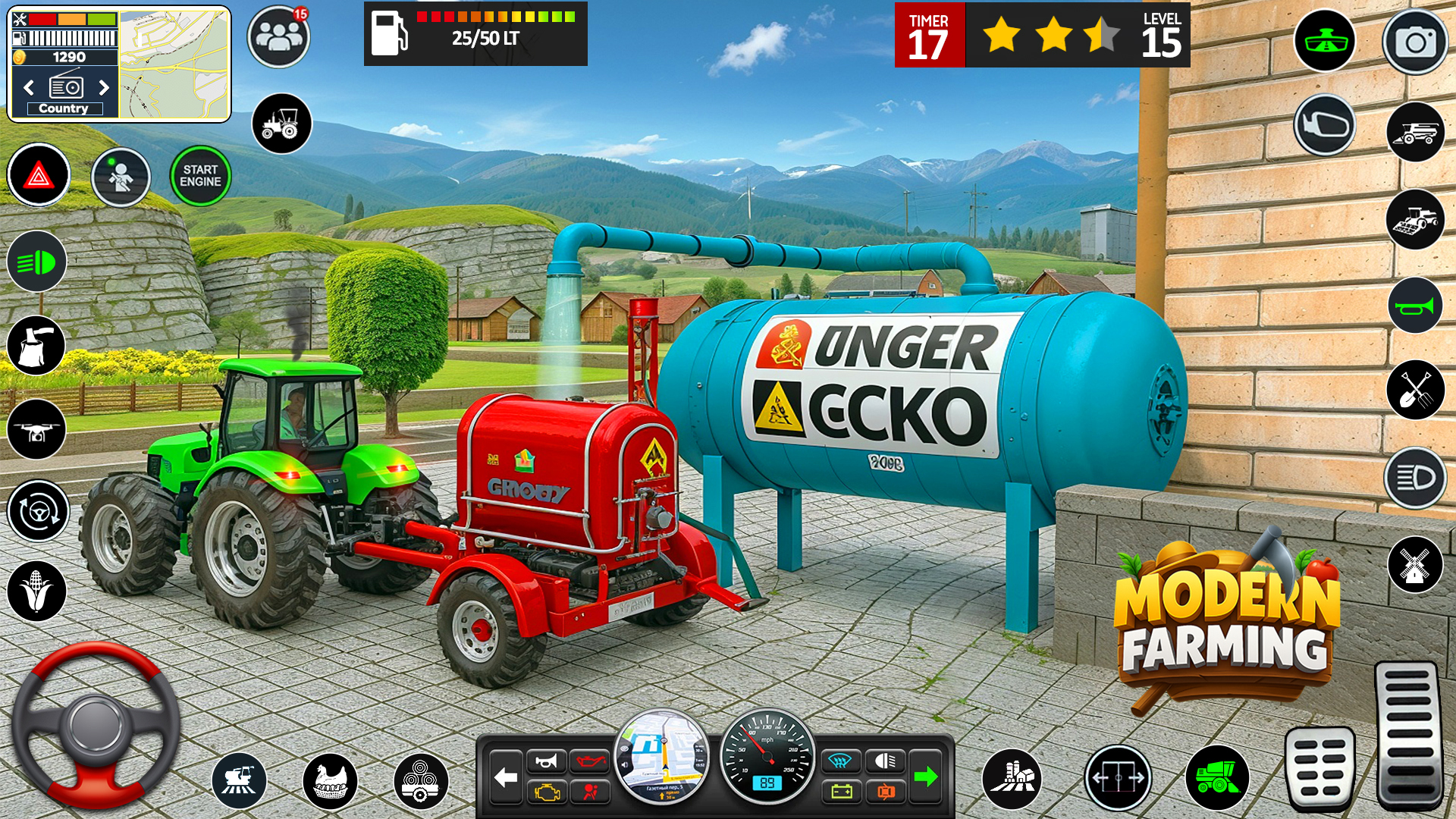The height and width of the screenshot is (819, 1456).
Task: Toggle the side mirror view
Action: (x=1325, y=125)
